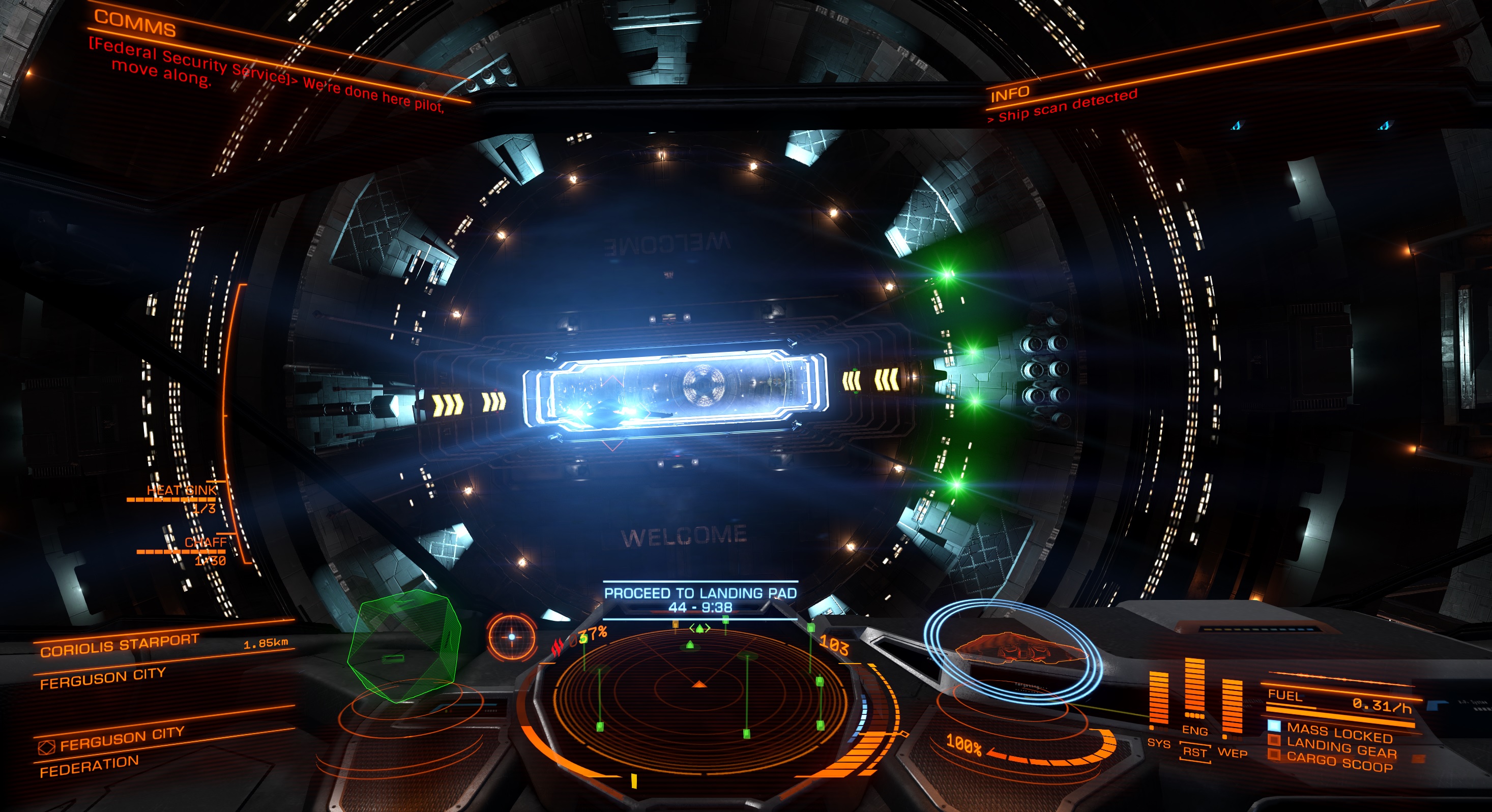Boost power to SYS capacitor

click(x=1158, y=742)
